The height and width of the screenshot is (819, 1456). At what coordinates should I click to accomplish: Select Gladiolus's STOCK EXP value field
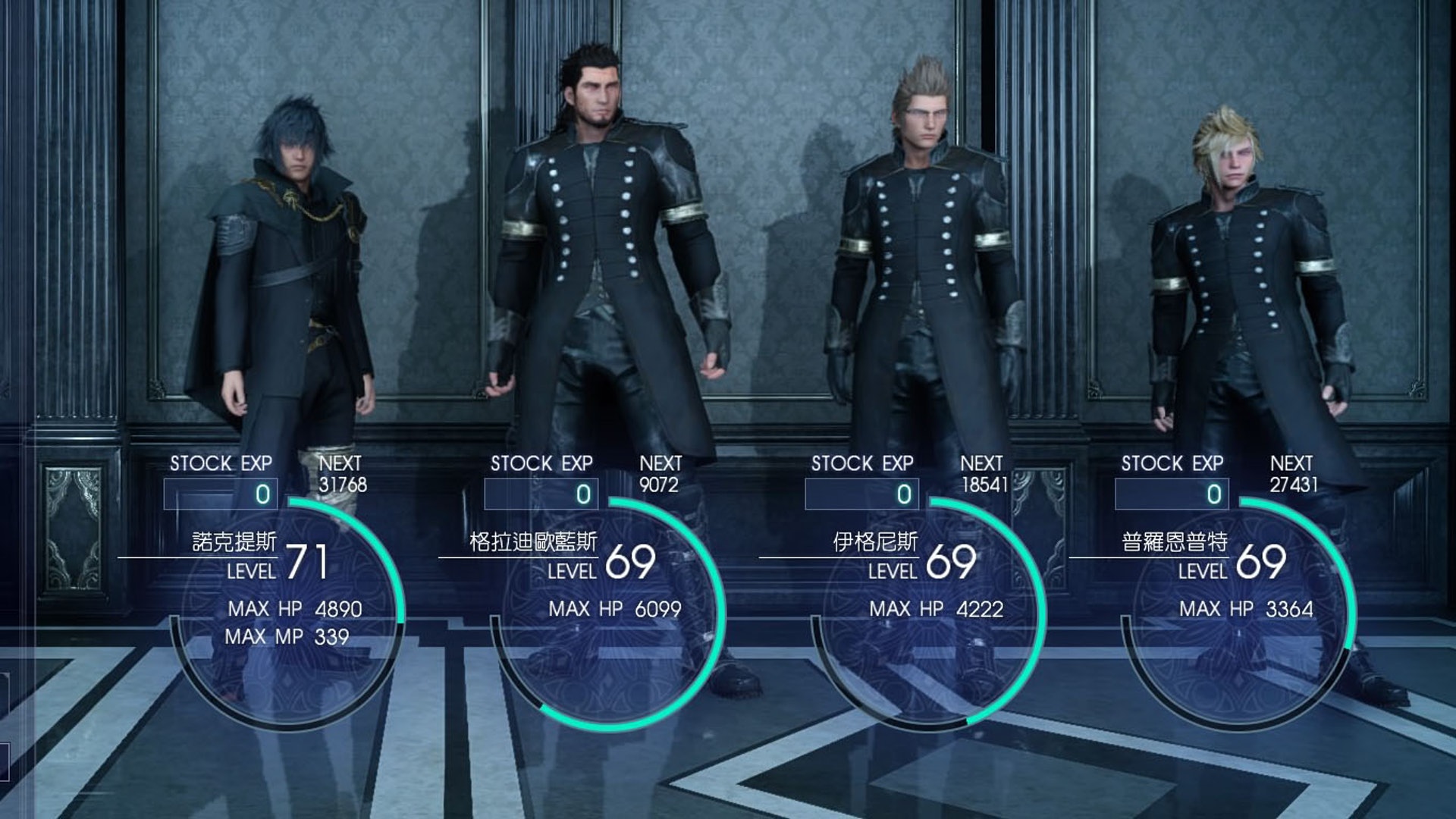click(541, 494)
